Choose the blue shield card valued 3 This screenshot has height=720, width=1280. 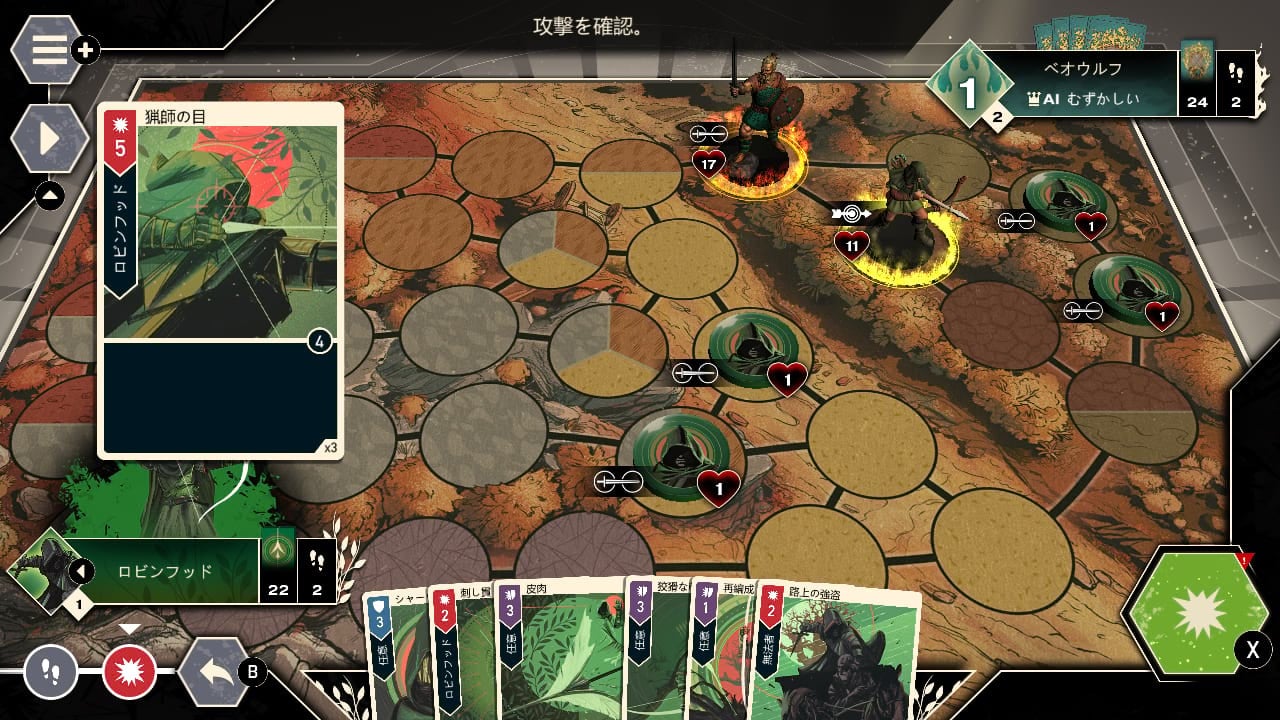pos(392,650)
